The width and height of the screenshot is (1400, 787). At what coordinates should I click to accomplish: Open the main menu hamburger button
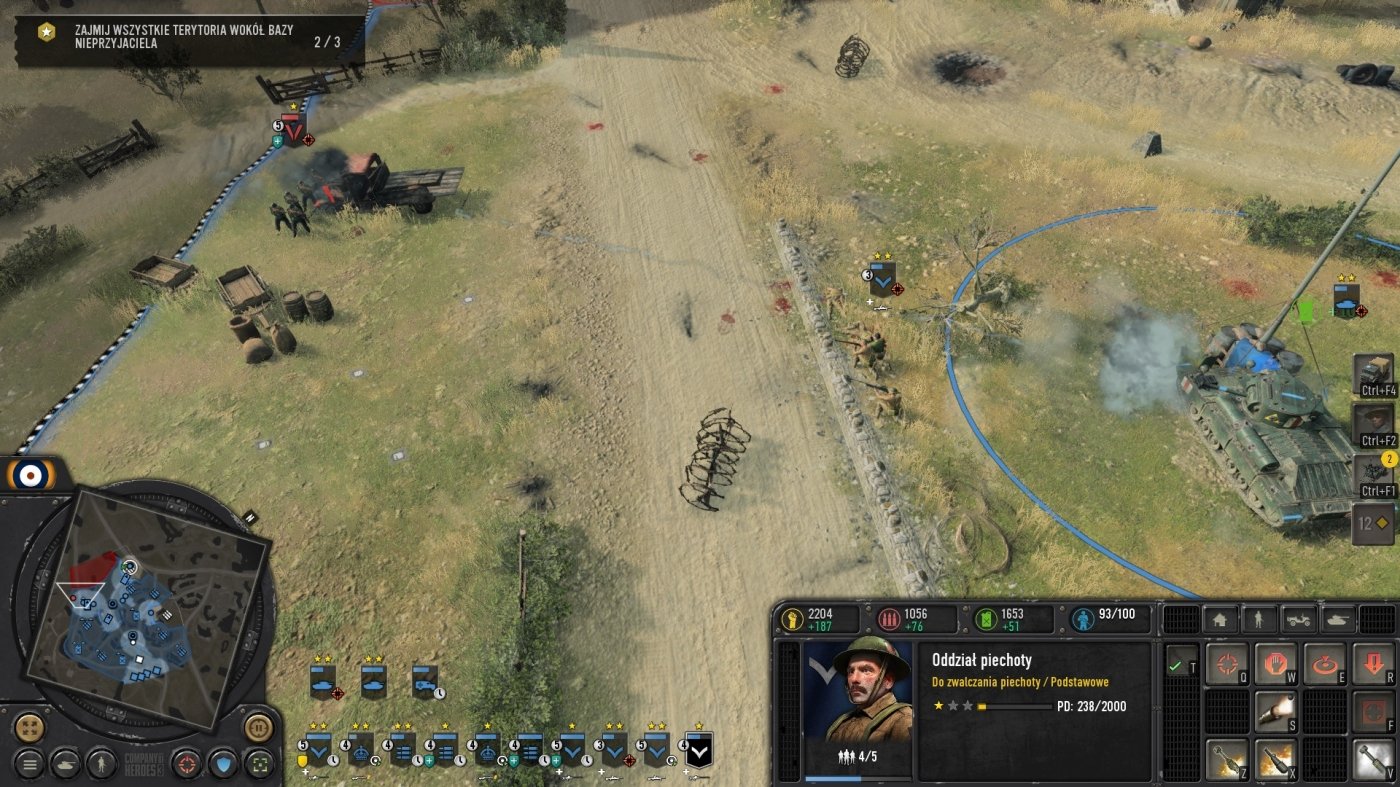(x=28, y=764)
